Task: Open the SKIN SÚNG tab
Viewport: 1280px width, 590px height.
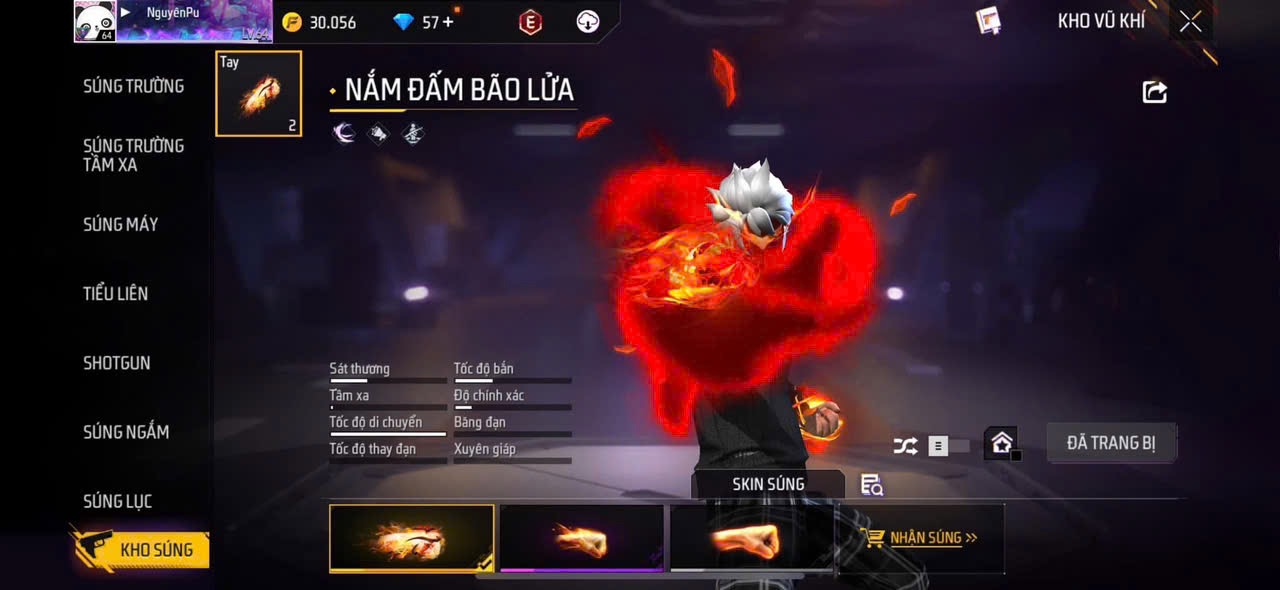Action: coord(768,484)
